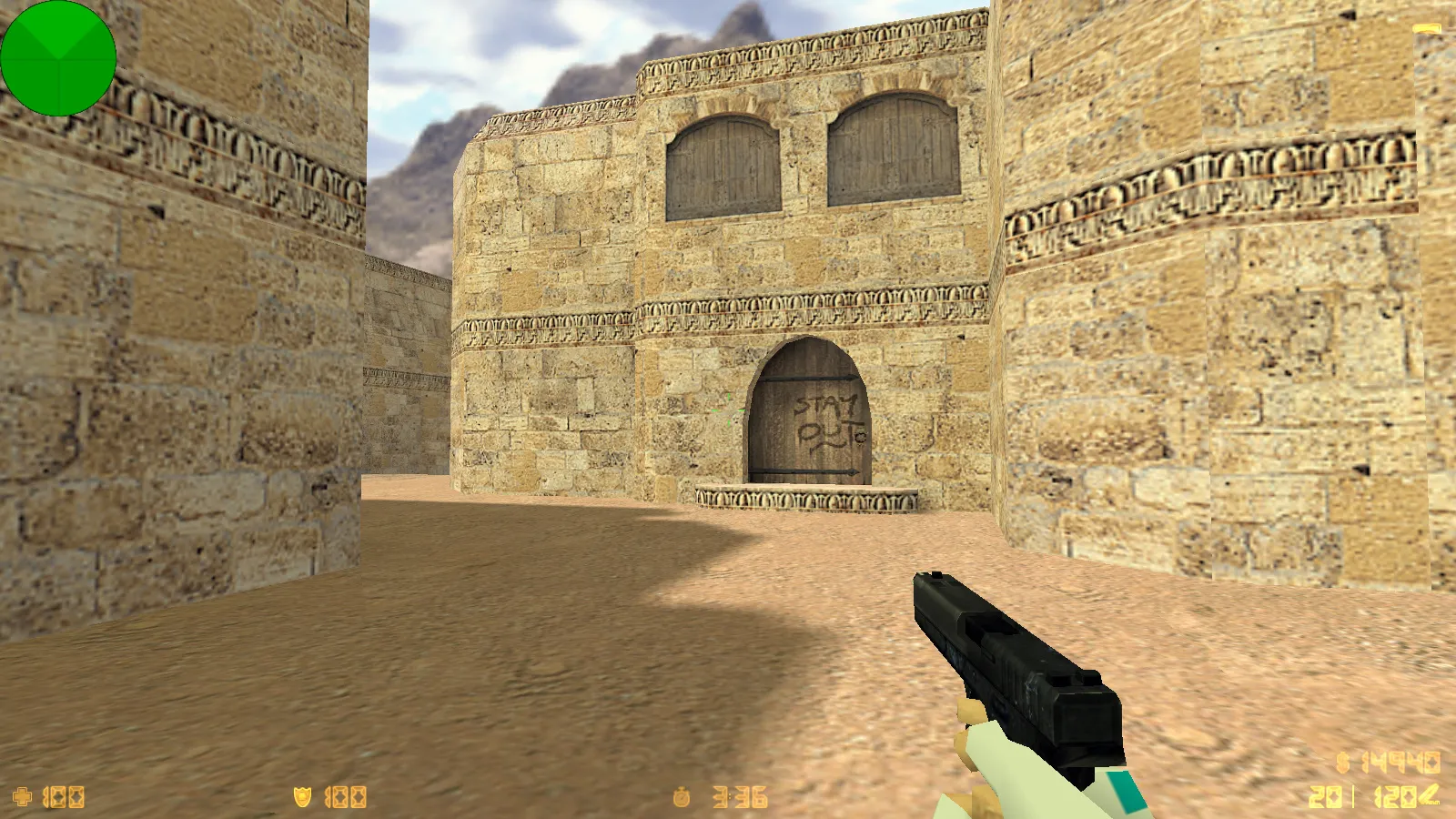
Task: Click the green radar circle
Action: pos(59,59)
